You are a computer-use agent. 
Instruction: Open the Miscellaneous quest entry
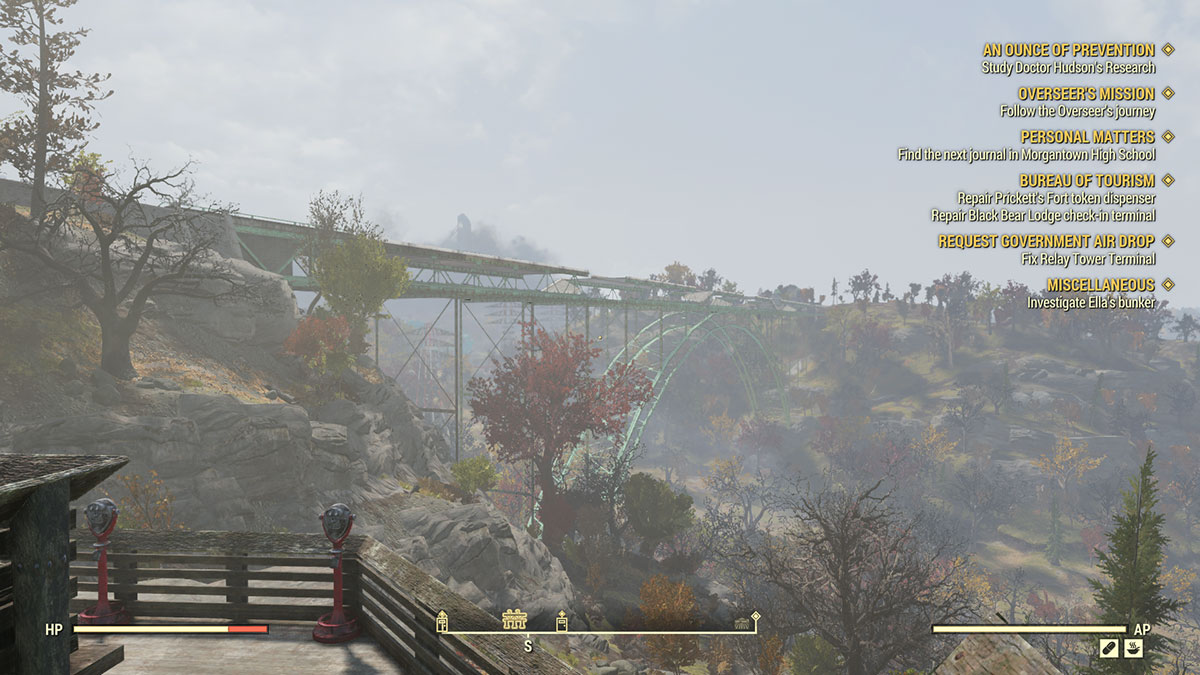click(x=1100, y=285)
